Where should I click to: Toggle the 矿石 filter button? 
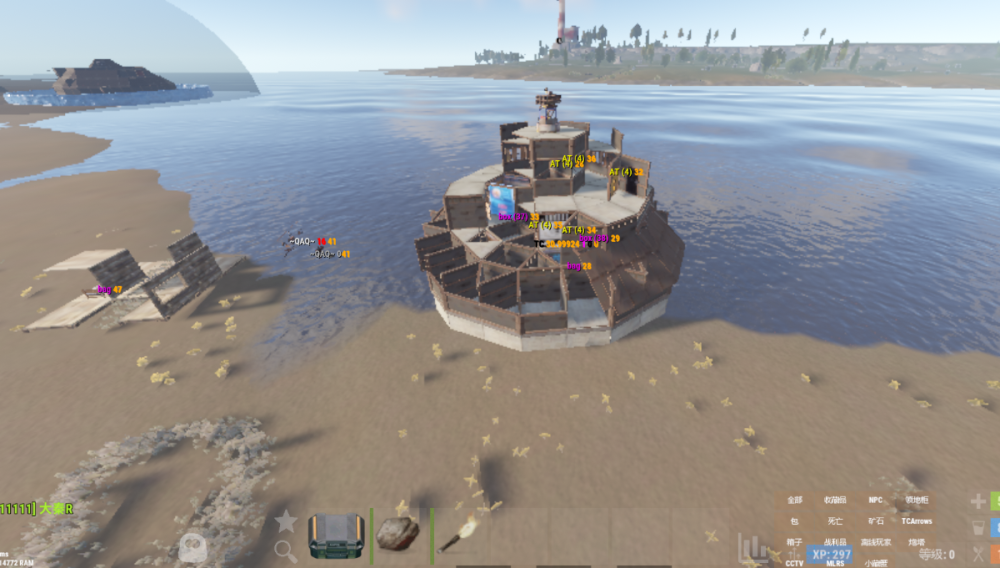(876, 521)
